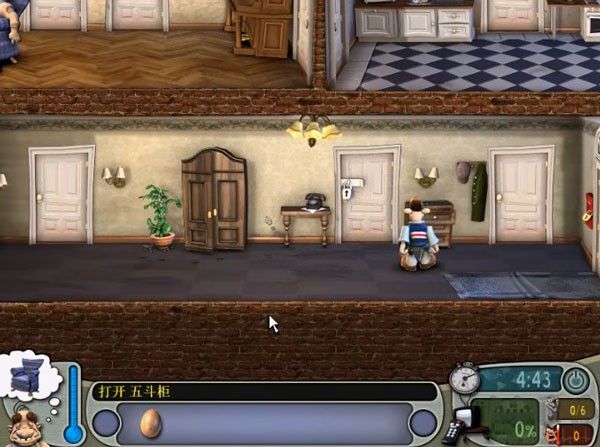Image resolution: width=600 pixels, height=447 pixels.
Task: Click the TV remote control icon
Action: (x=452, y=431)
